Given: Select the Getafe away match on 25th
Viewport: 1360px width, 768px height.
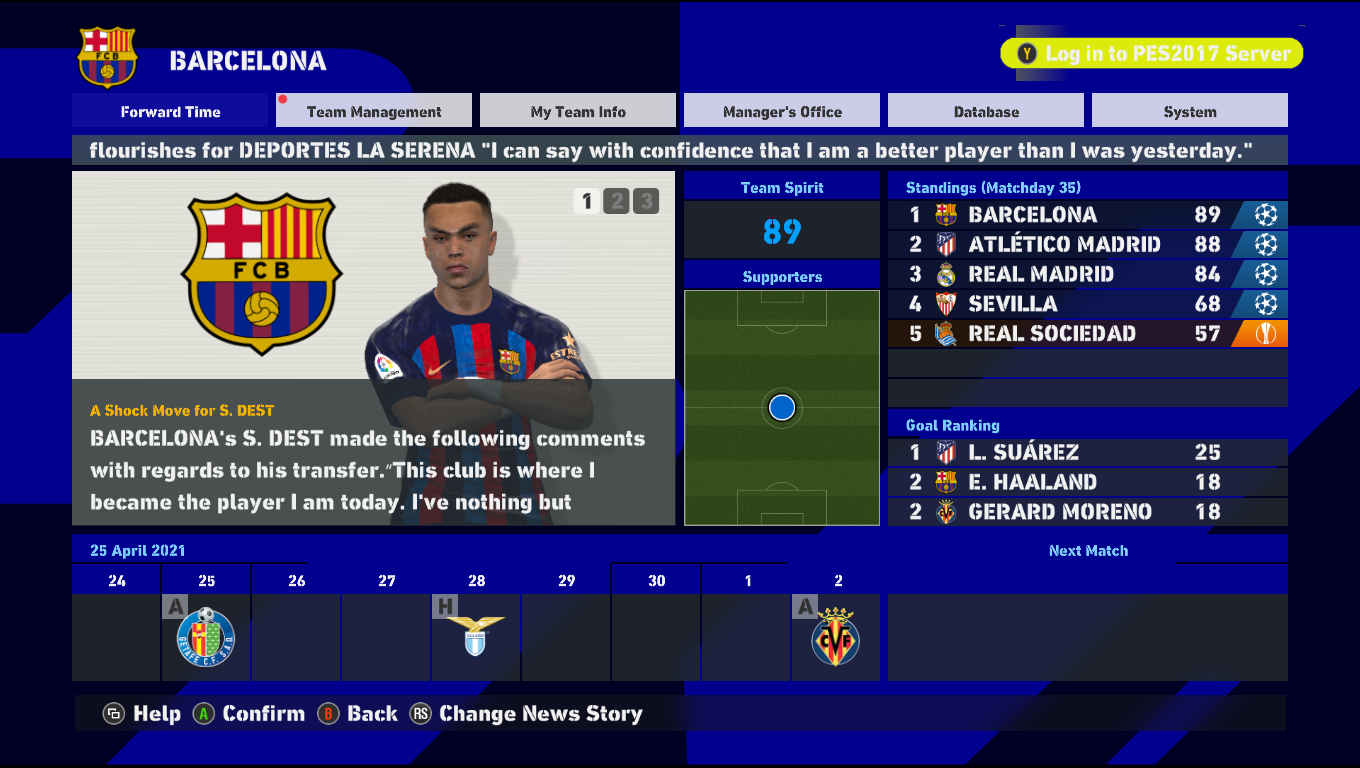Looking at the screenshot, I should click(206, 636).
